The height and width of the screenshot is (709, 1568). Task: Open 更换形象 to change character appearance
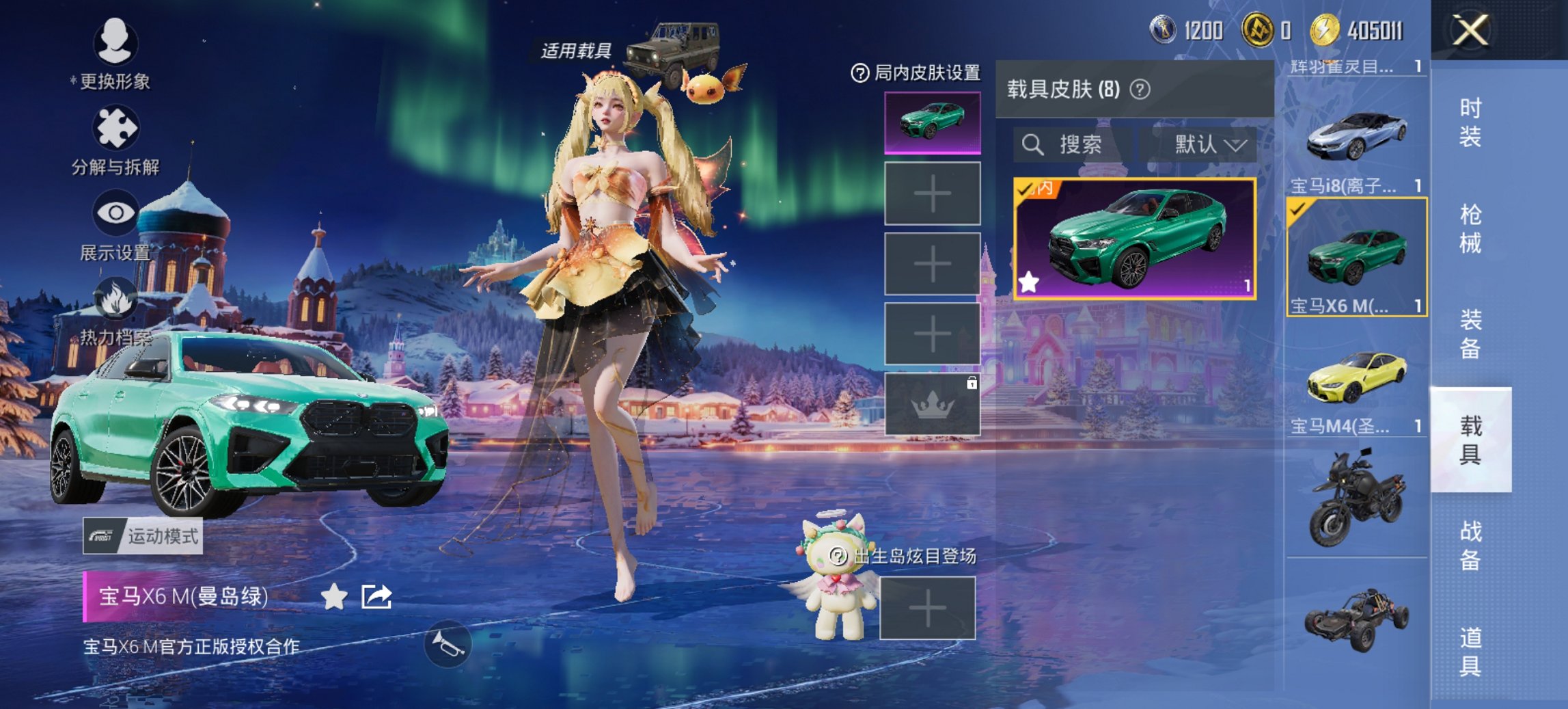116,41
